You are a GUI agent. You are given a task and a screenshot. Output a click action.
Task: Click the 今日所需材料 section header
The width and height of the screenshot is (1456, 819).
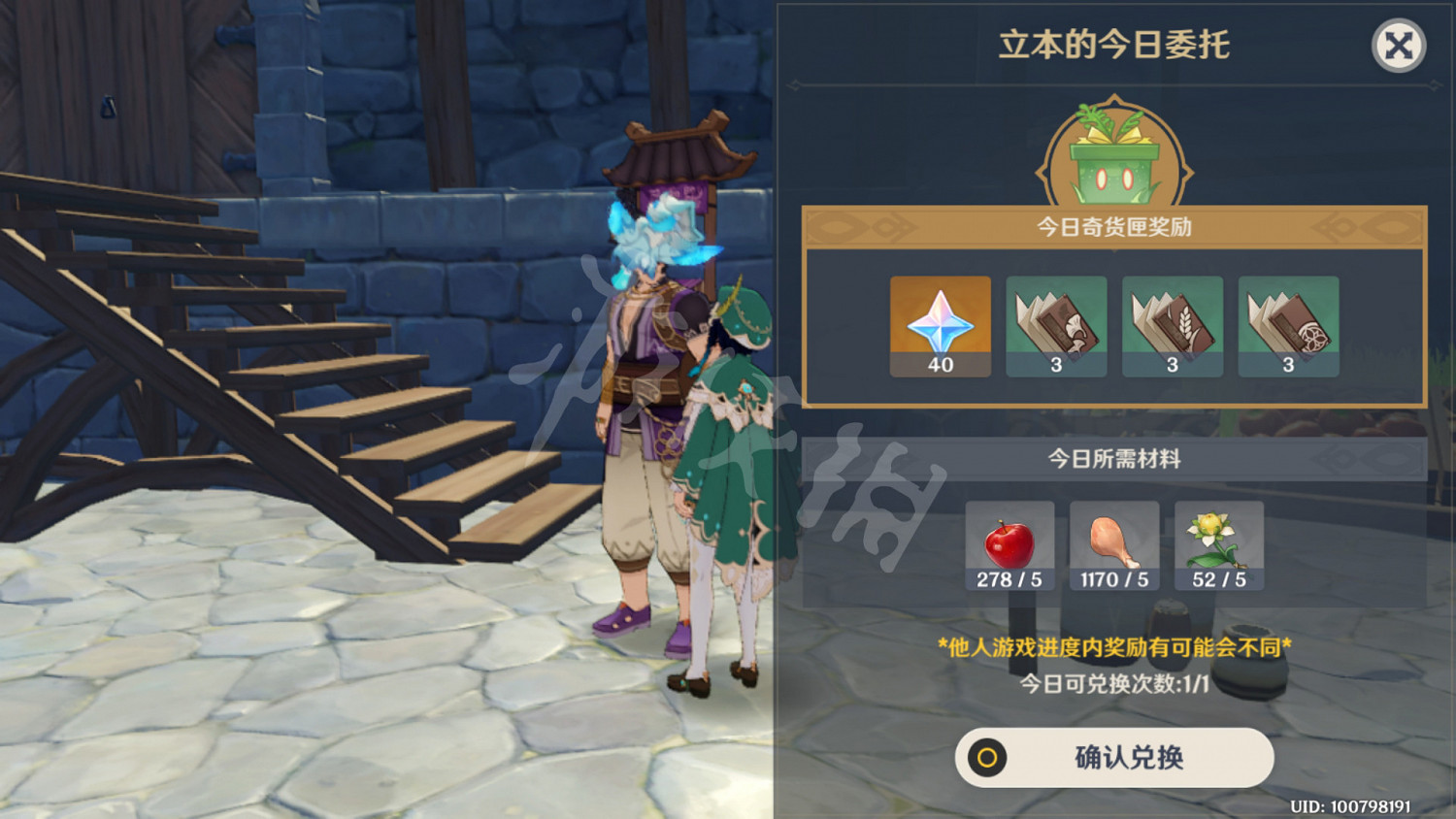coord(1114,458)
